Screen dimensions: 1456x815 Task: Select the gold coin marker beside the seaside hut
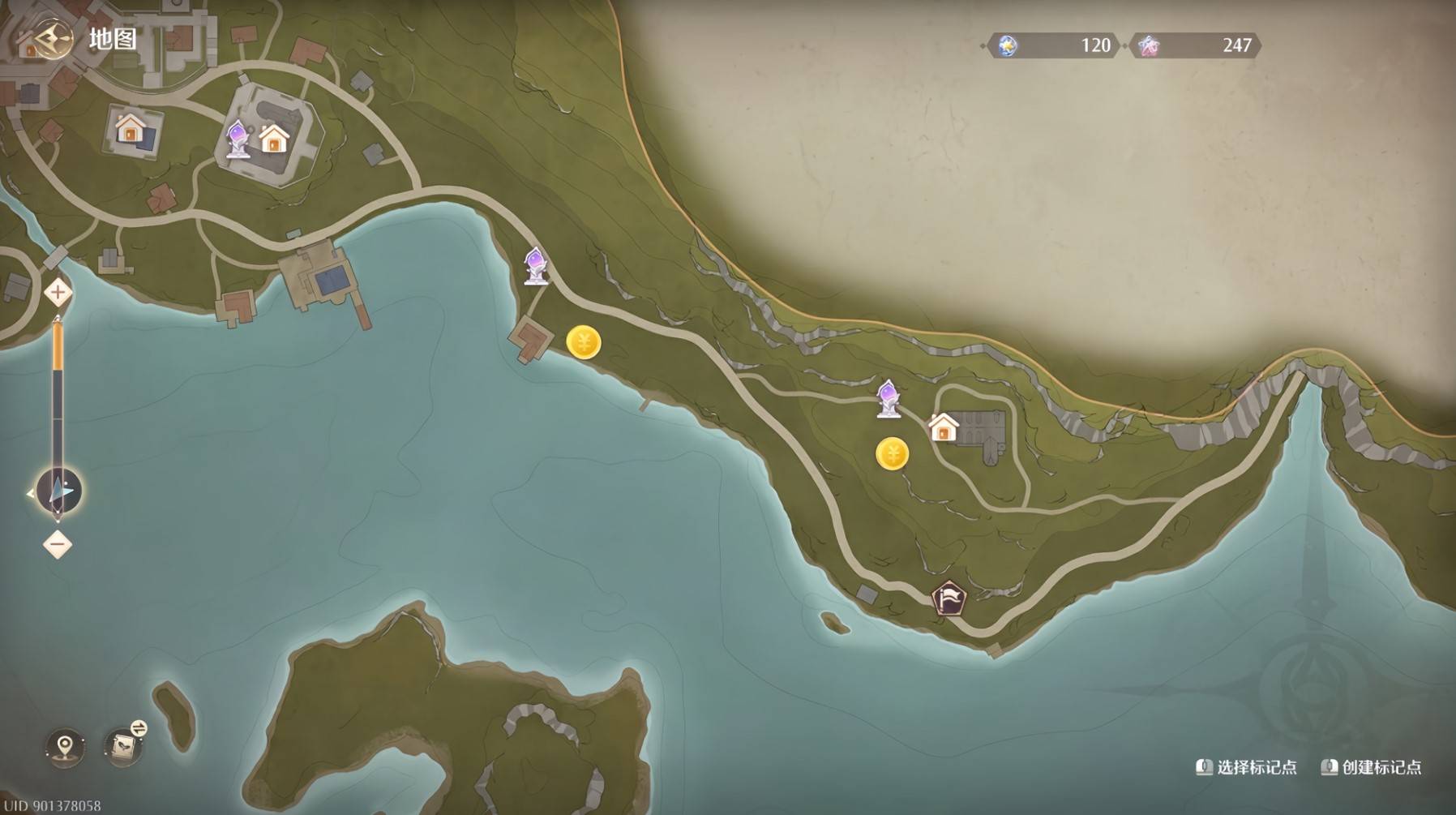(x=584, y=343)
